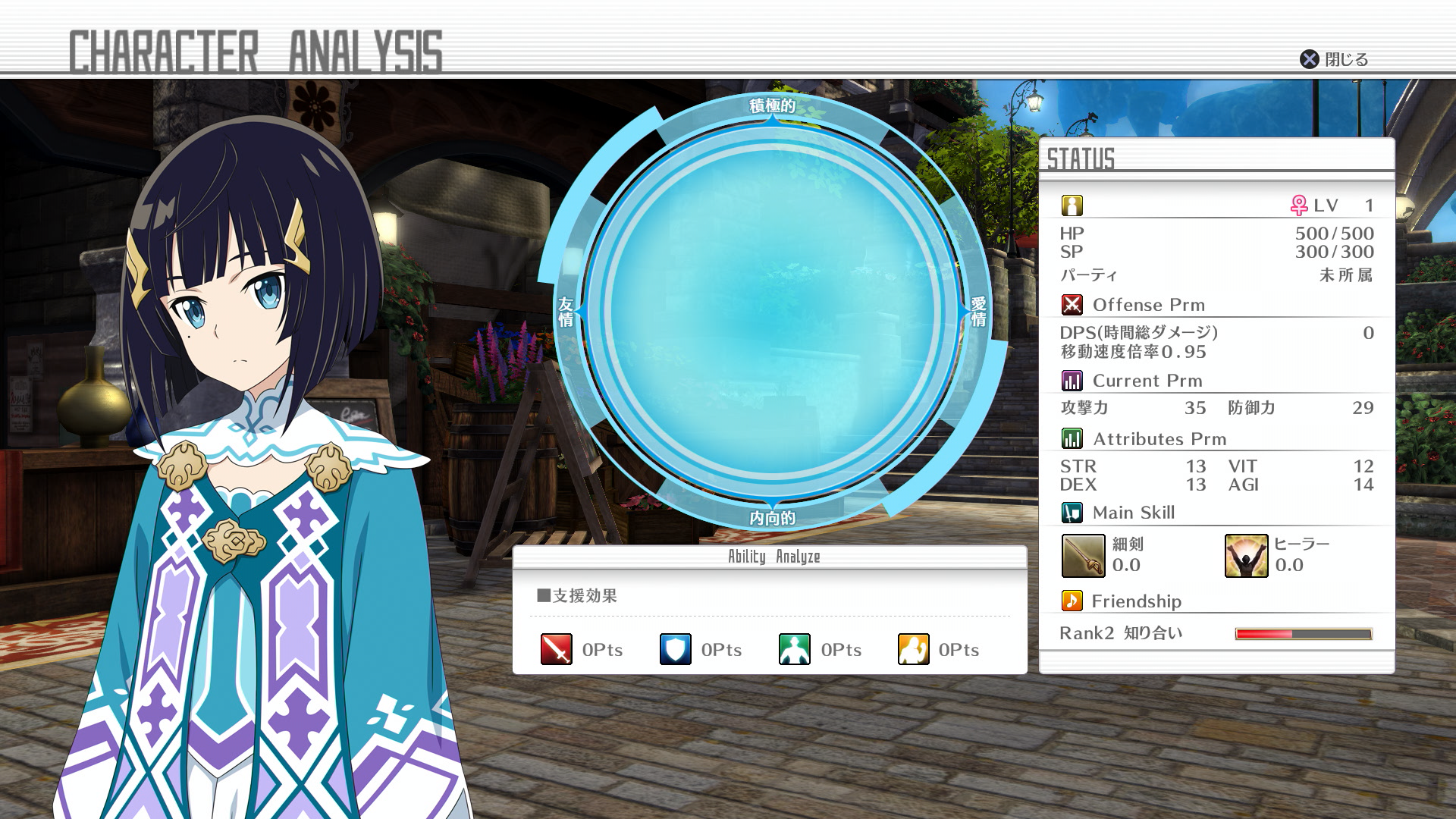Select the Offense Prm crossed swords icon

click(x=1072, y=305)
